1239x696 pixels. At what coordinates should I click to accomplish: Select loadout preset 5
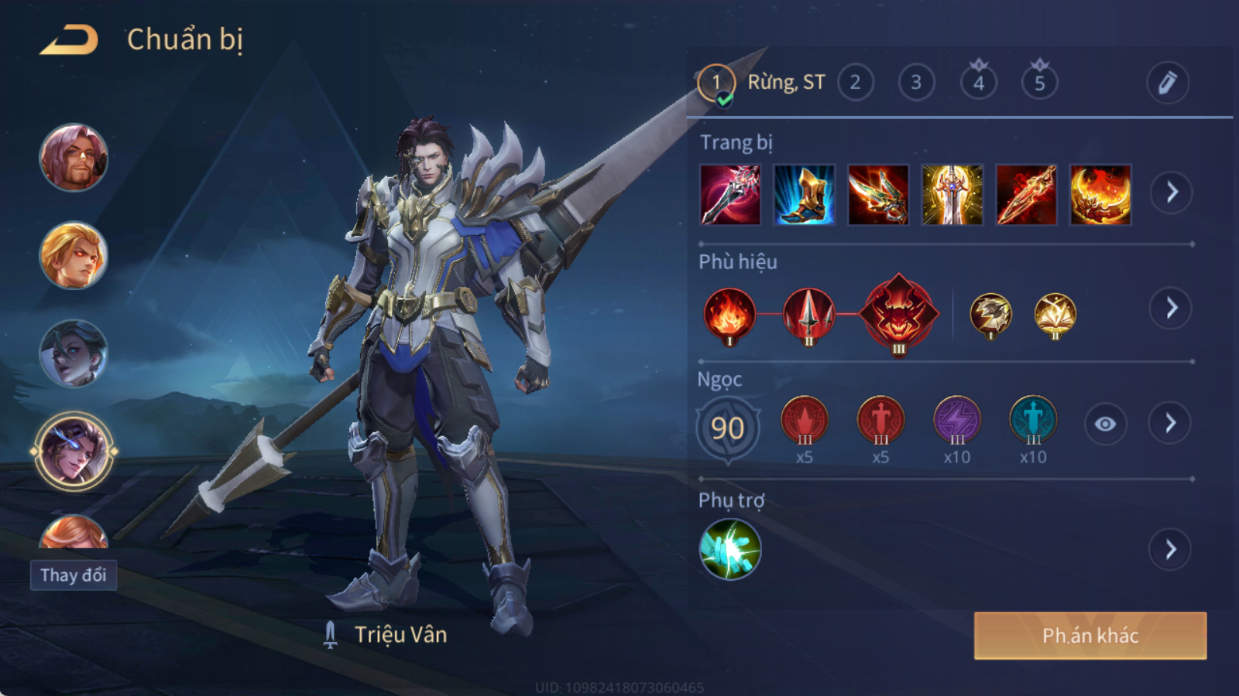point(1039,83)
